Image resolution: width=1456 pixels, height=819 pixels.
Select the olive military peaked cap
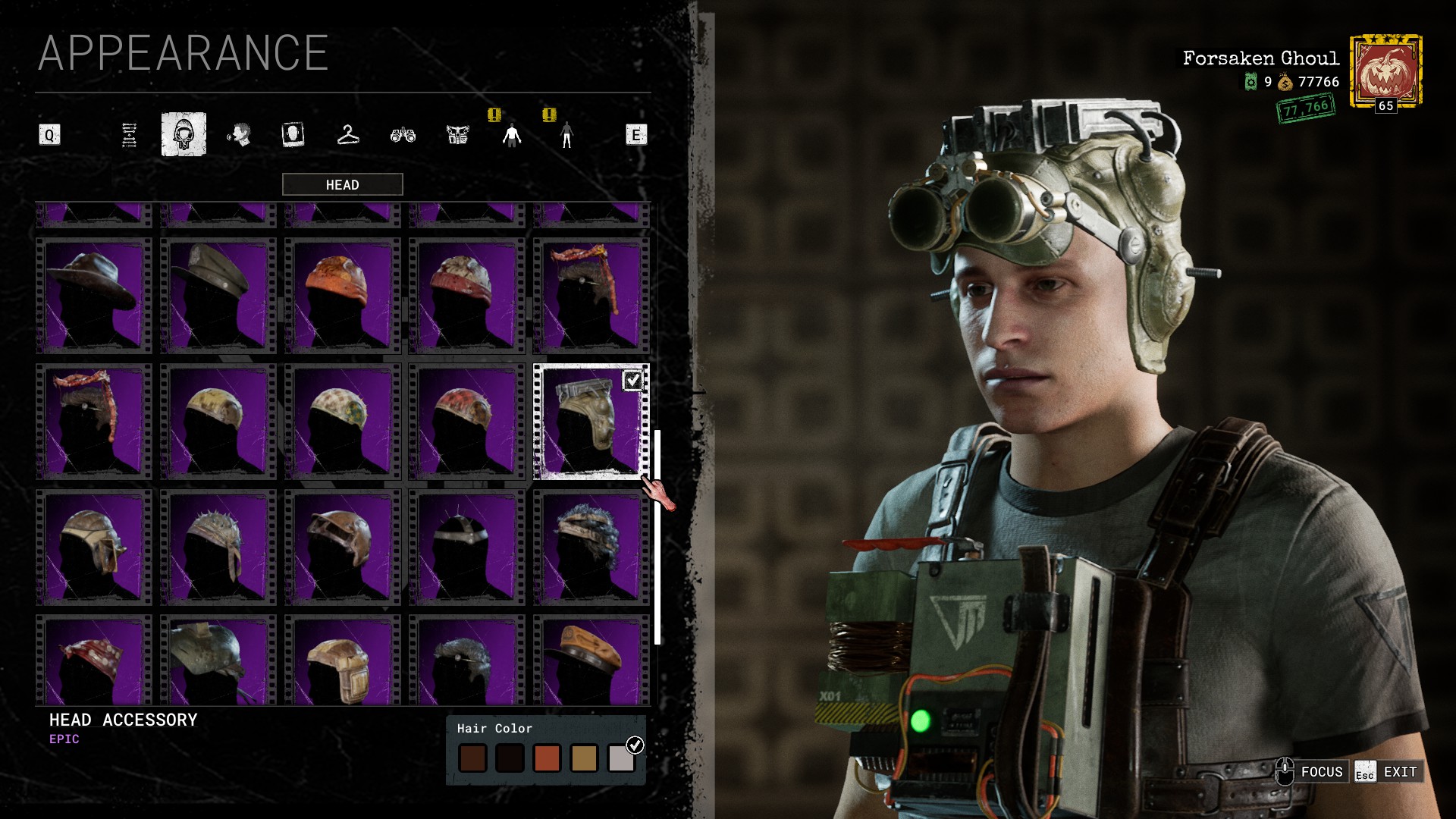click(x=218, y=296)
